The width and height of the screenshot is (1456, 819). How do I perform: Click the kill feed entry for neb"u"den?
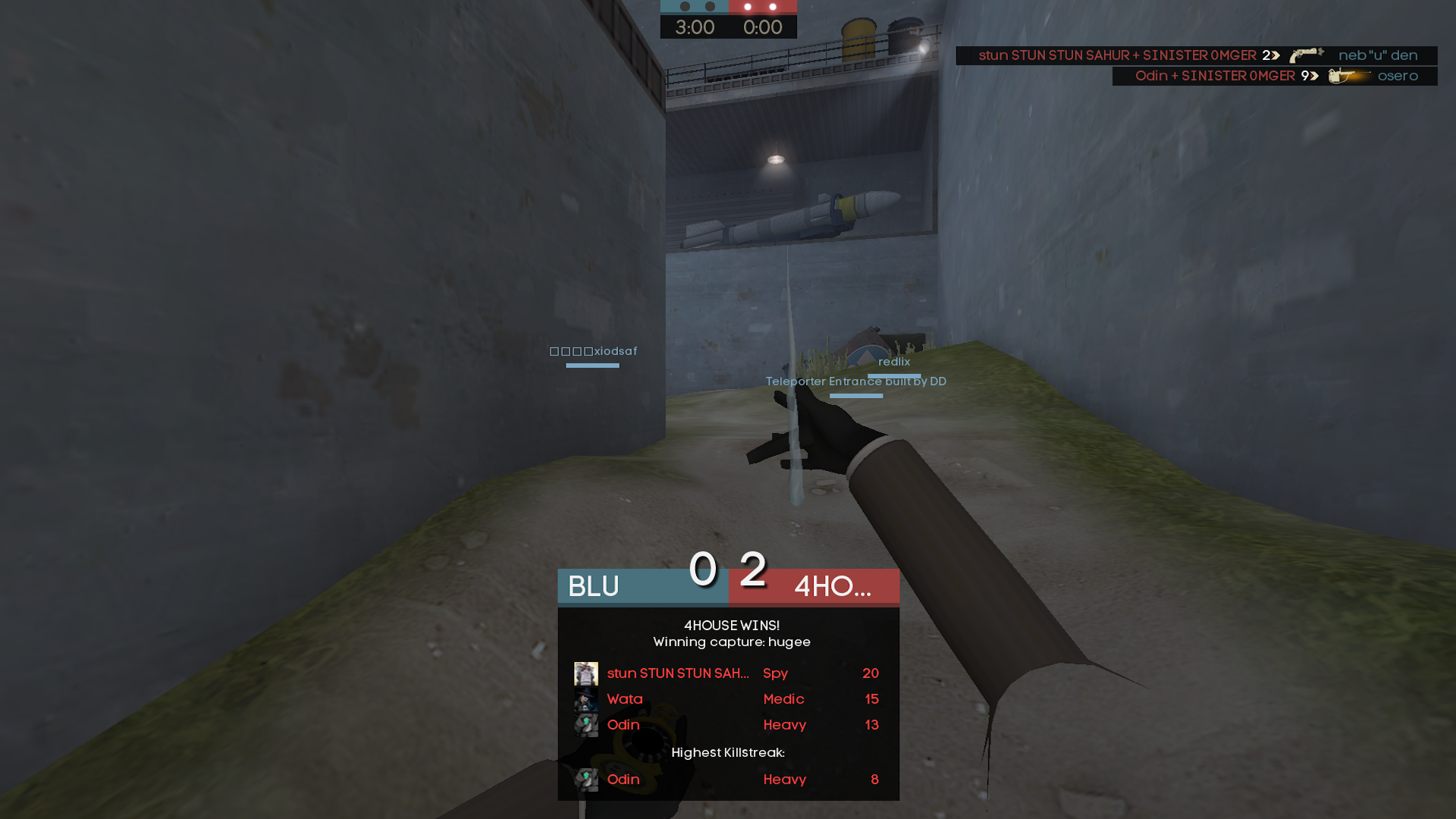click(1196, 55)
